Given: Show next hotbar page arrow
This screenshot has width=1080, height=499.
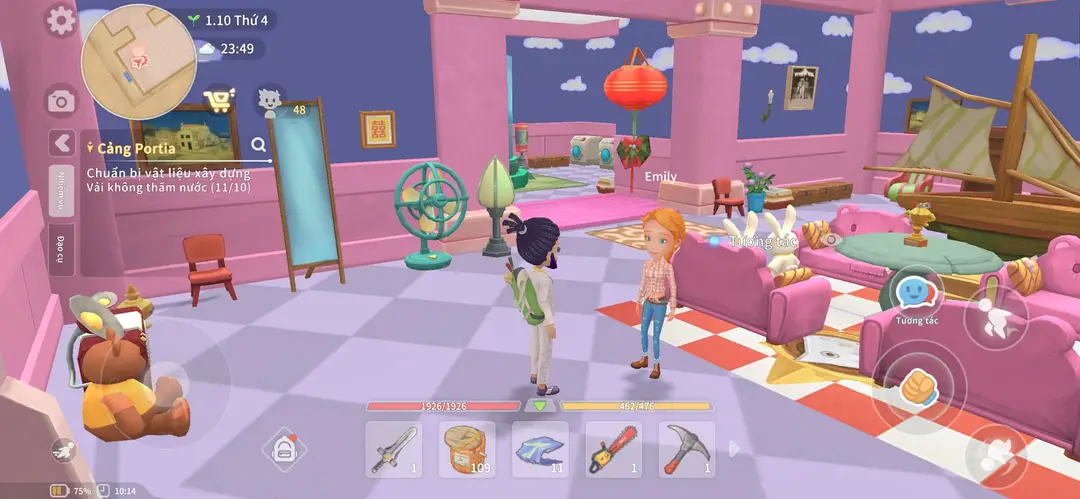Looking at the screenshot, I should coord(735,449).
